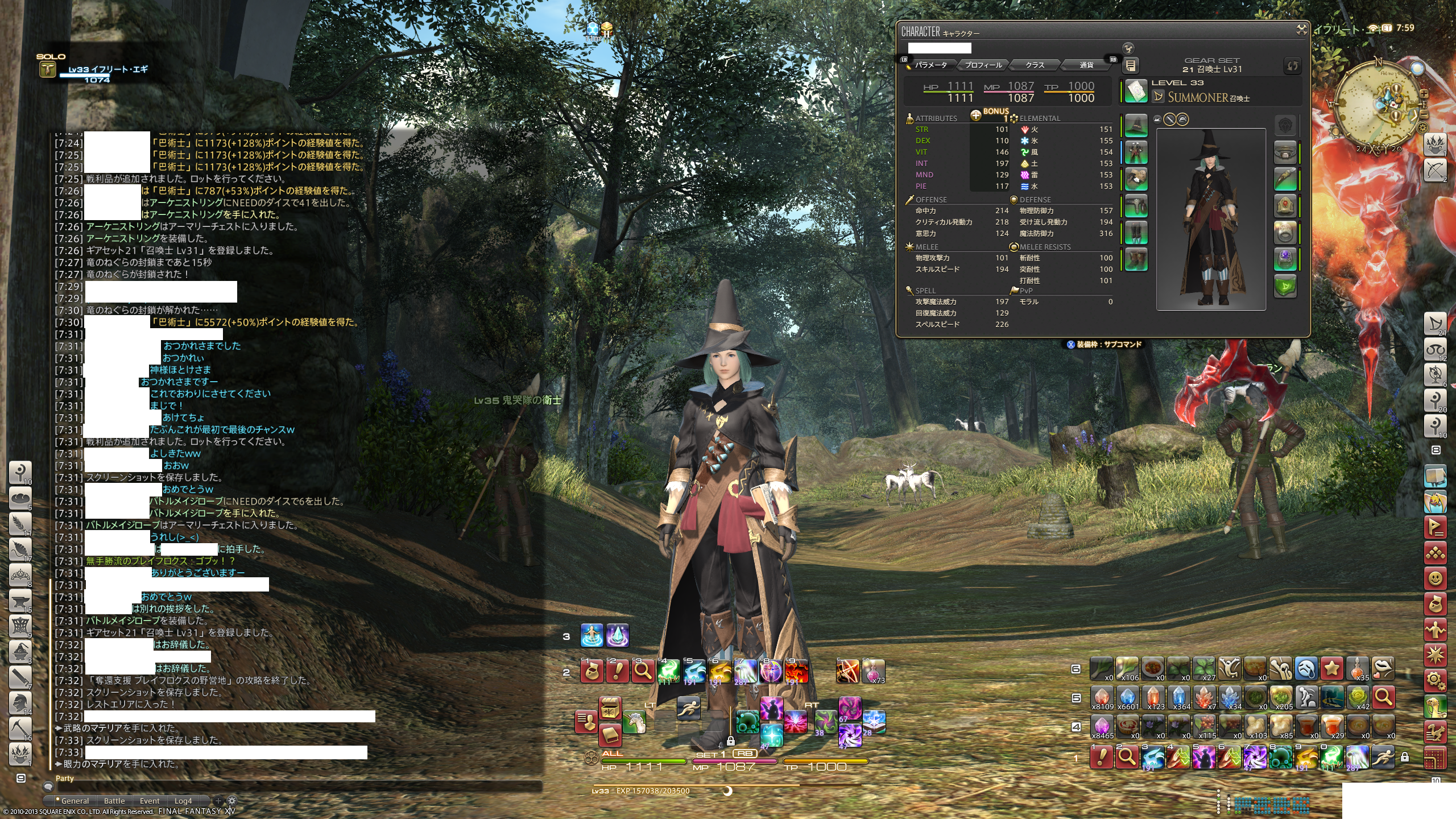Open the Event chat tab
The image size is (1456, 819).
pos(150,801)
